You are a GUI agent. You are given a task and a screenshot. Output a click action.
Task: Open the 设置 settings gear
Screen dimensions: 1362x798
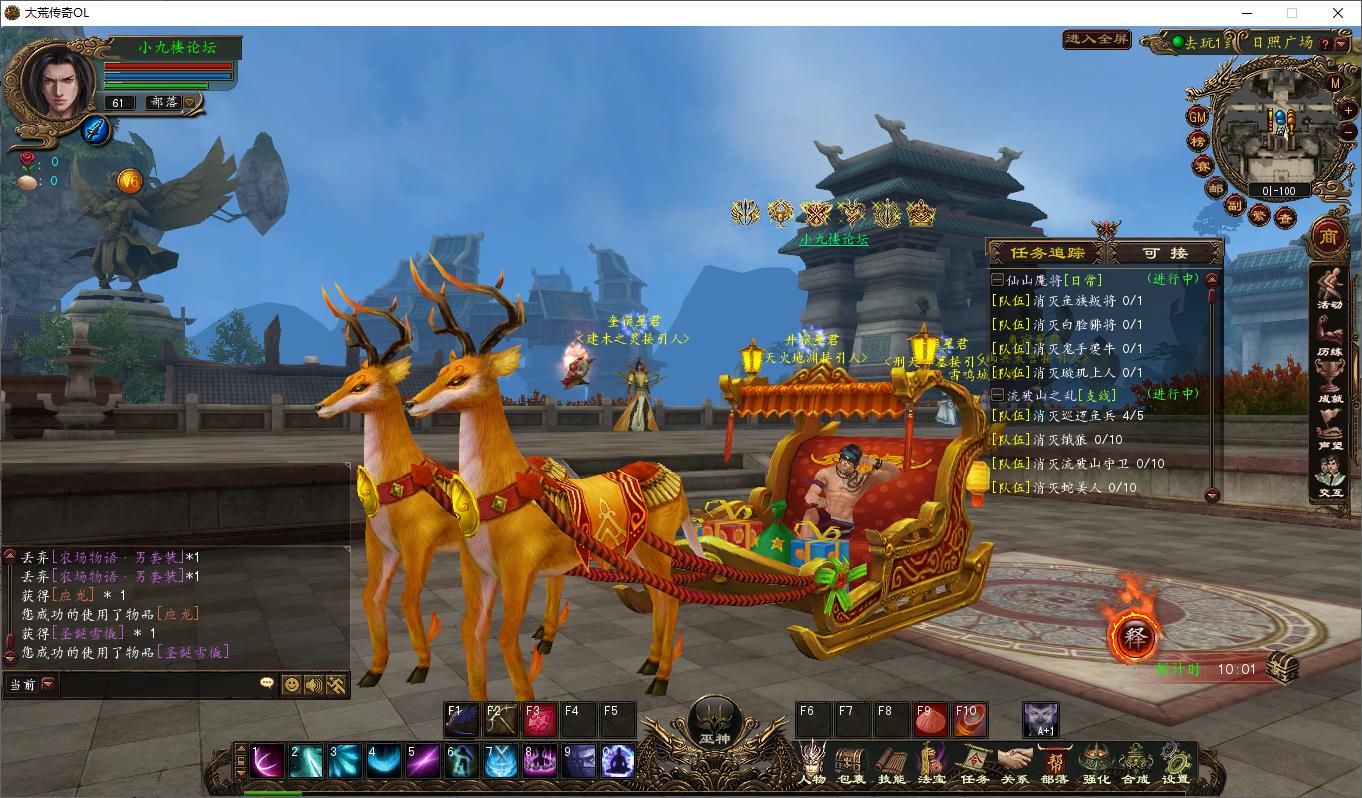pyautogui.click(x=1176, y=763)
